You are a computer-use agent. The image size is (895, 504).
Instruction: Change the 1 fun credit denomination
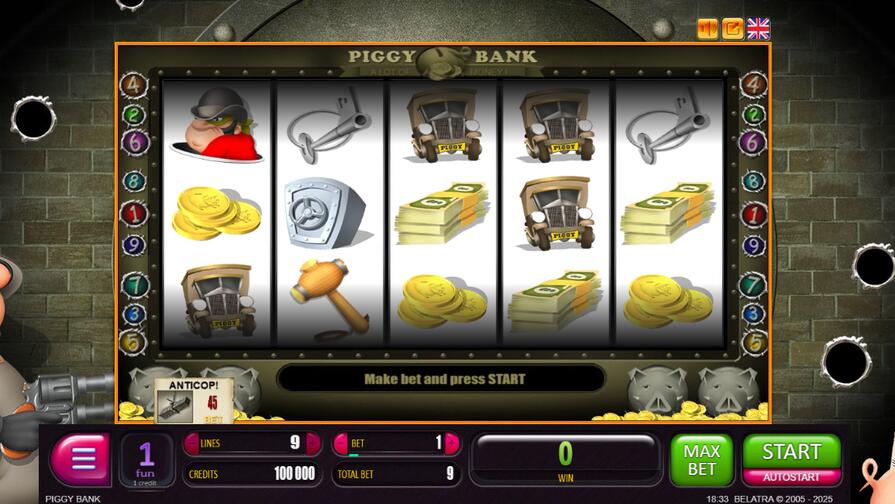point(146,460)
